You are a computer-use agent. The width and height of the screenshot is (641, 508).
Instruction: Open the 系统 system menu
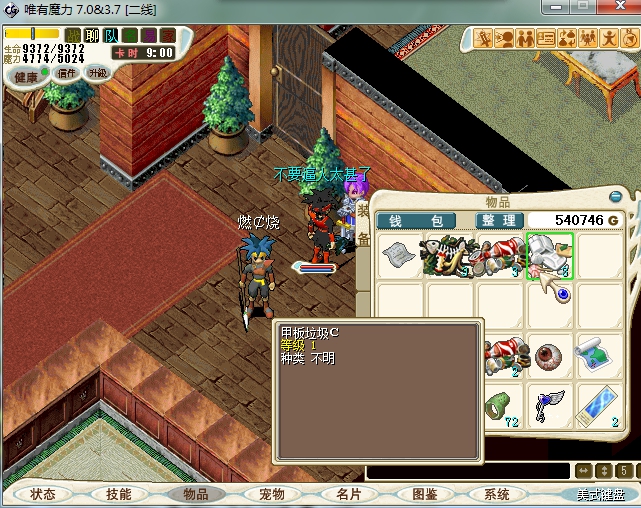(x=497, y=494)
